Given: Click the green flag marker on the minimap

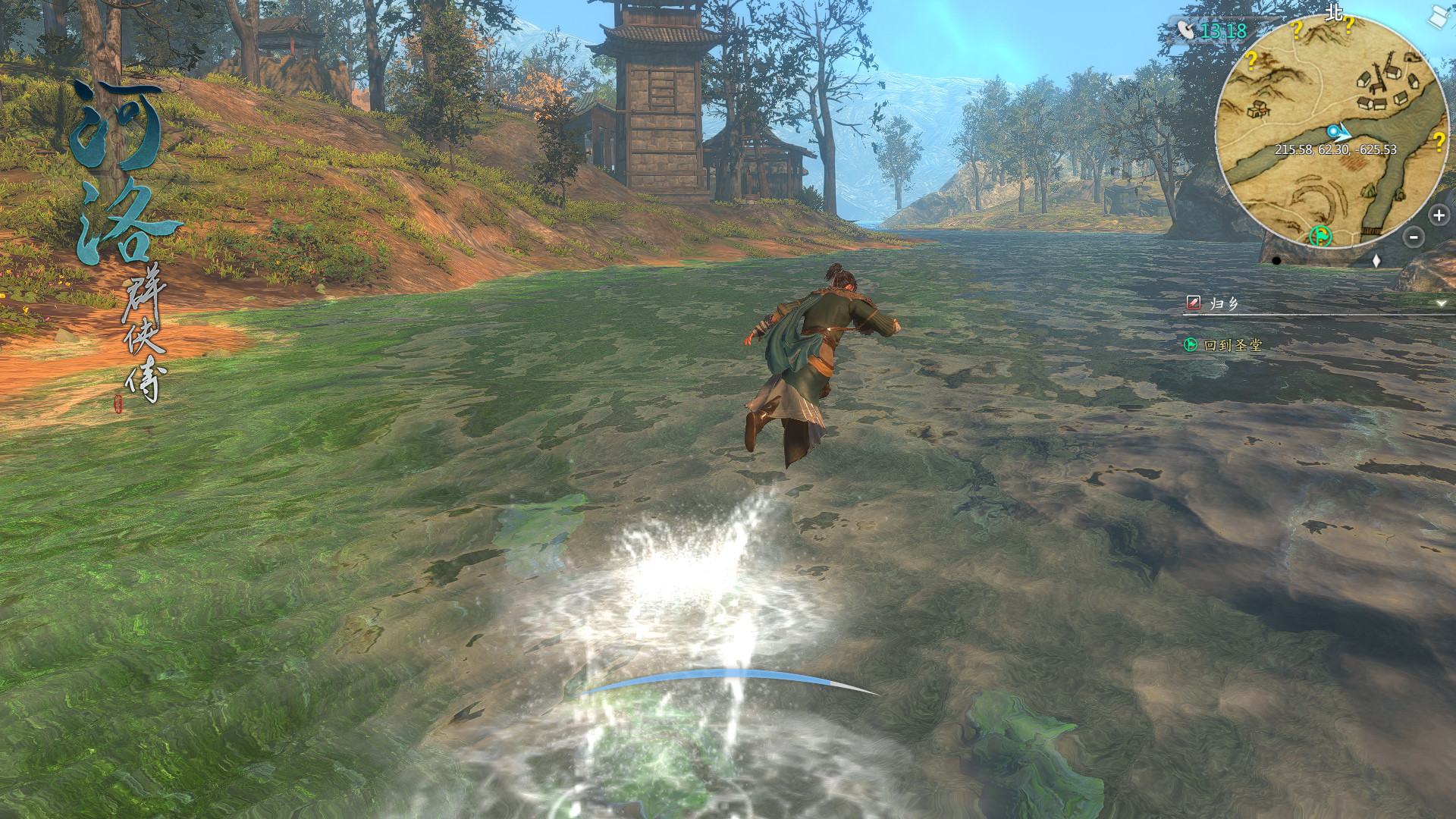Looking at the screenshot, I should pos(1319,236).
